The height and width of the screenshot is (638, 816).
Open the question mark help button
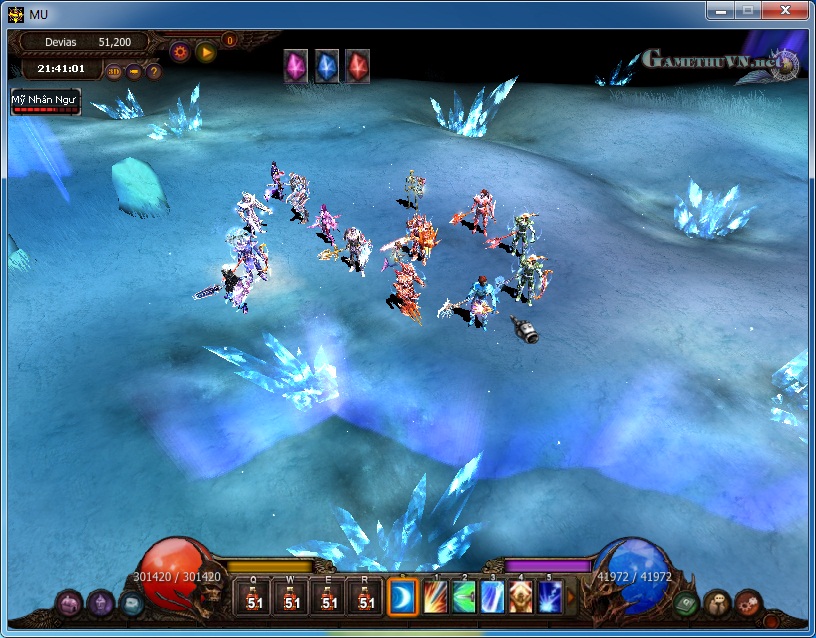pyautogui.click(x=154, y=71)
